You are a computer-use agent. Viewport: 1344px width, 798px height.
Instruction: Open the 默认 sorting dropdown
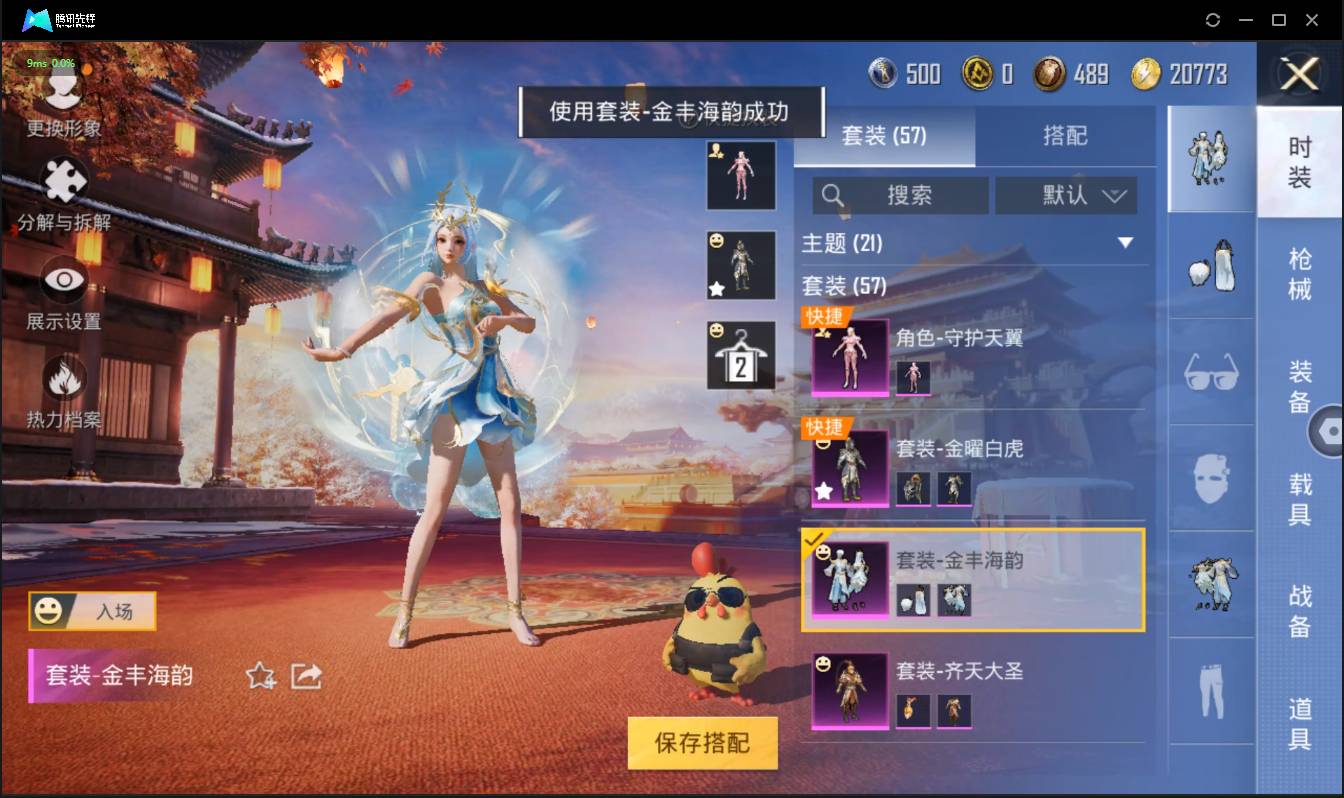tap(1066, 195)
